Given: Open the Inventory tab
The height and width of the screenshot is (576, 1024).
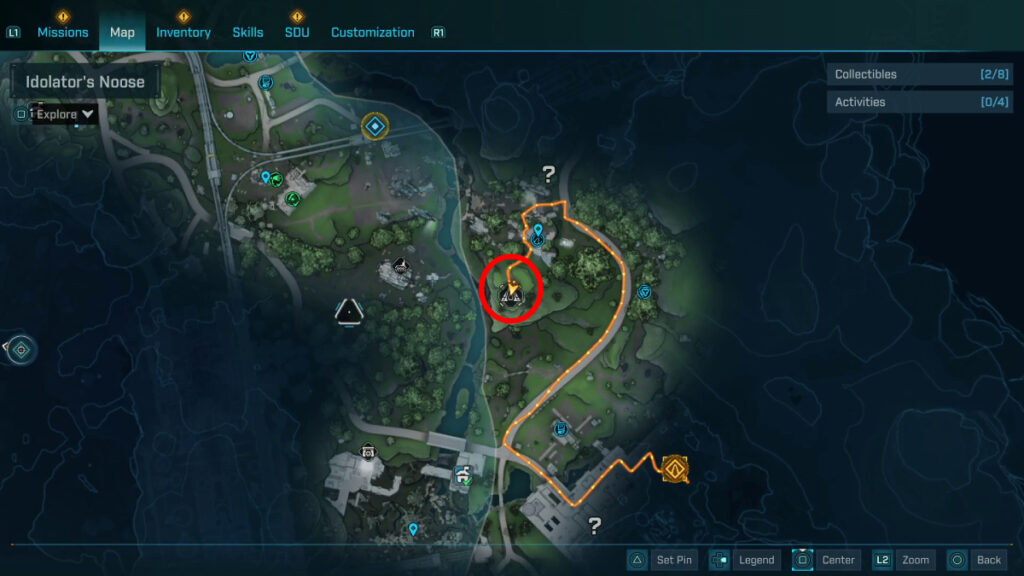Looking at the screenshot, I should coord(183,32).
